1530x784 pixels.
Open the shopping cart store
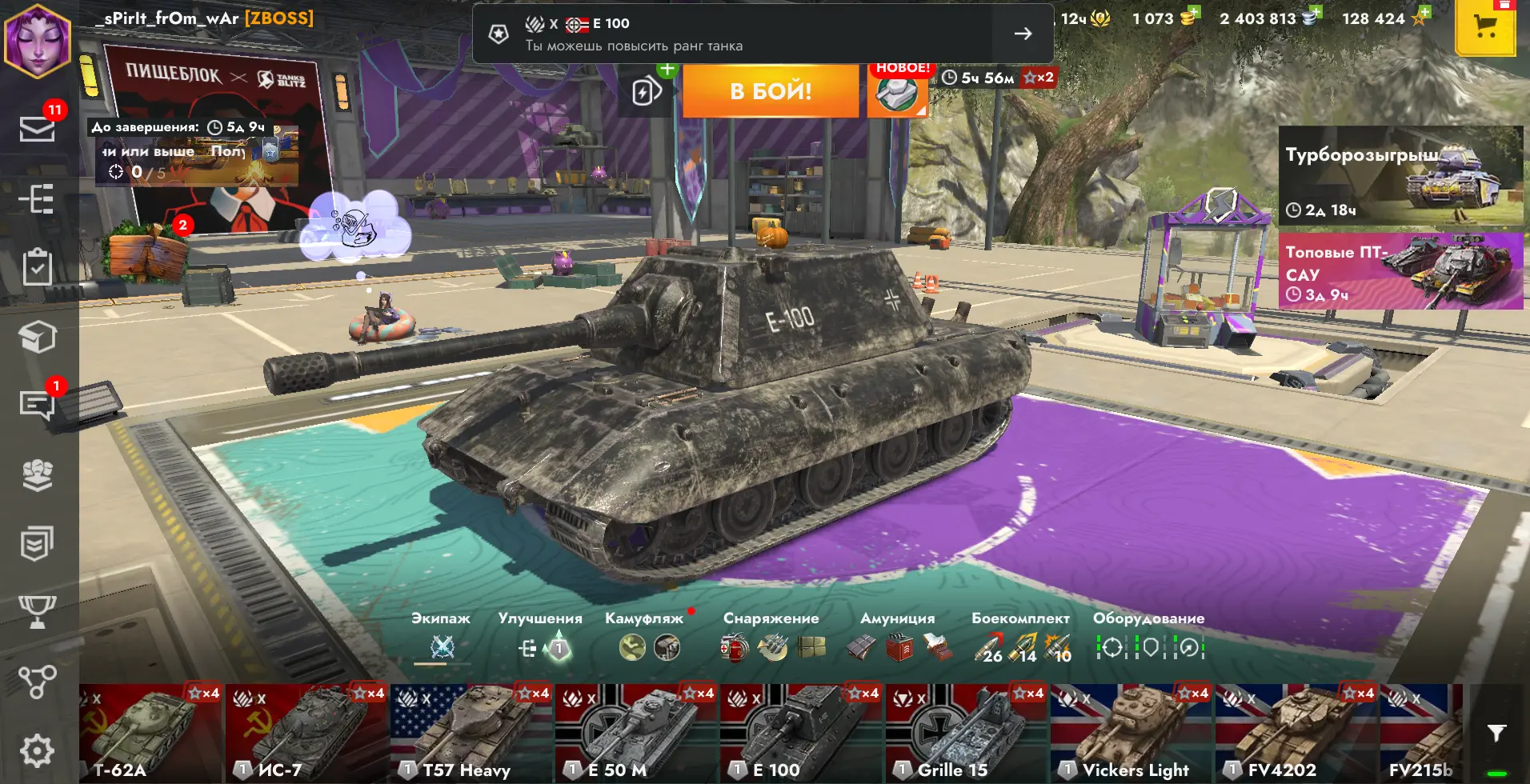pyautogui.click(x=1485, y=28)
